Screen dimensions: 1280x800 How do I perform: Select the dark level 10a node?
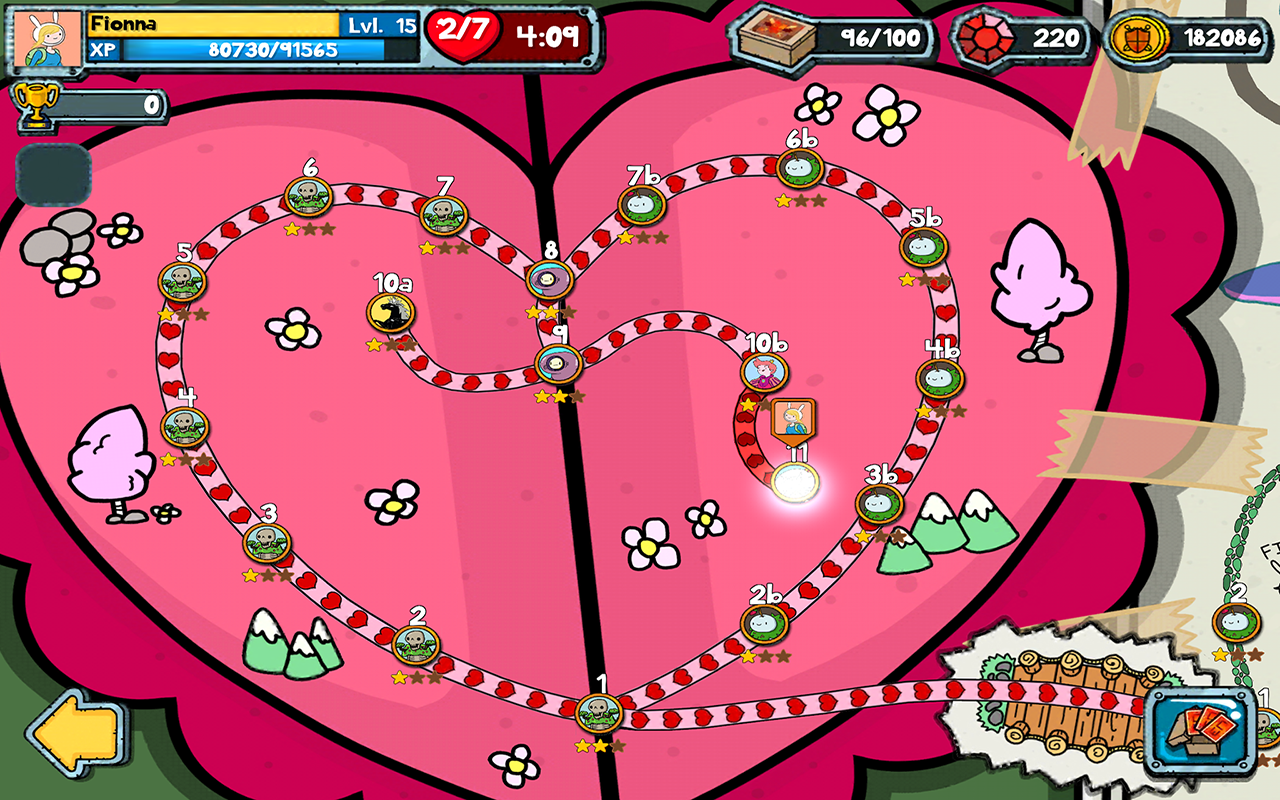tap(391, 312)
